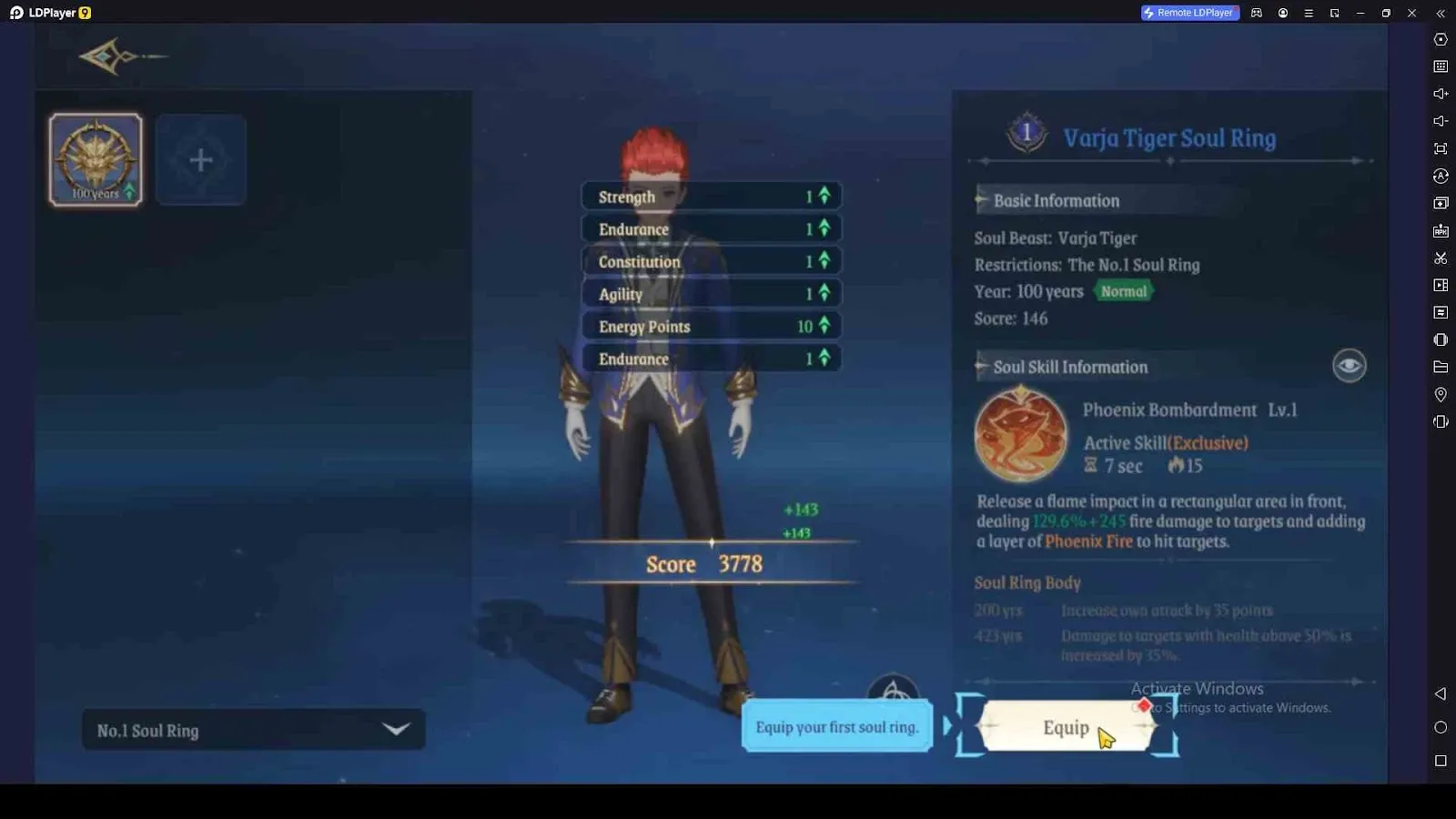Viewport: 1456px width, 819px height.
Task: Open the screen recorder sidebar icon
Action: 1441,284
